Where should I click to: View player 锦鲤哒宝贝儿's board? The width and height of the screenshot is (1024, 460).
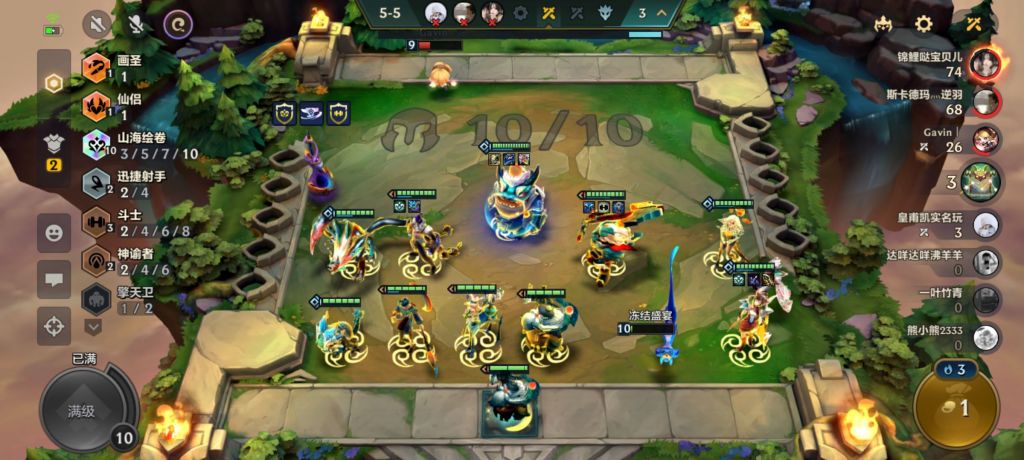tap(985, 63)
